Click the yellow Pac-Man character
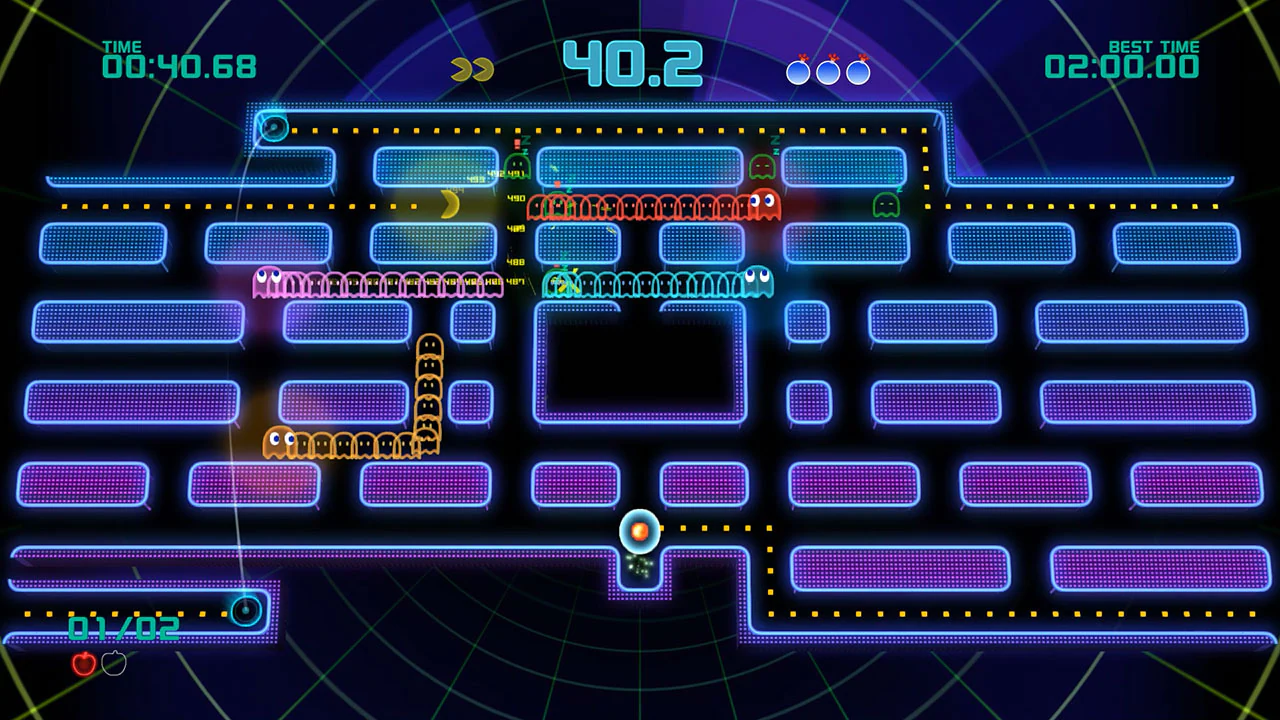The height and width of the screenshot is (720, 1280). [x=452, y=203]
